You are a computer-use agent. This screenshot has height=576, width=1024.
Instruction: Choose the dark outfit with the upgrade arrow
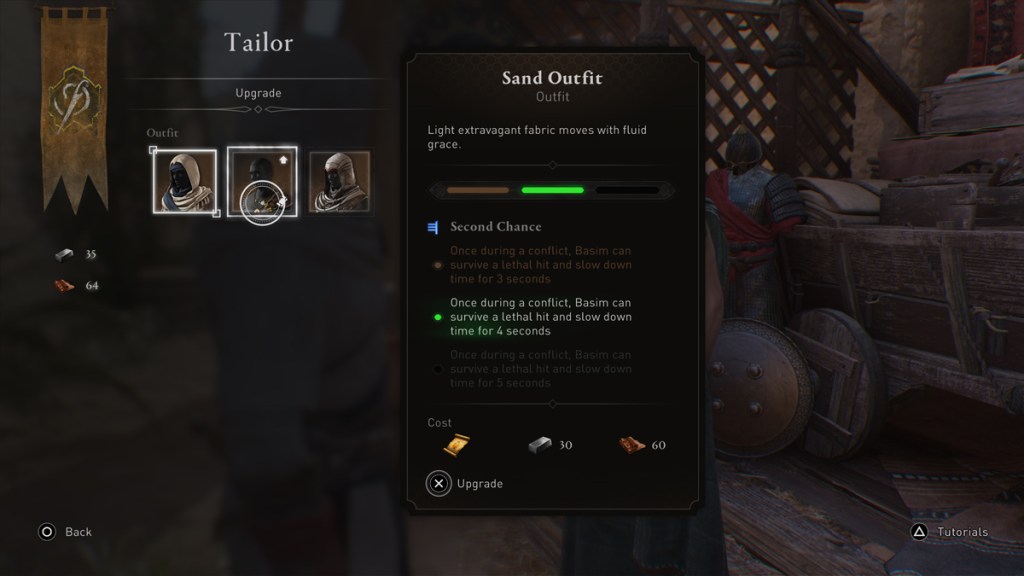[x=261, y=181]
